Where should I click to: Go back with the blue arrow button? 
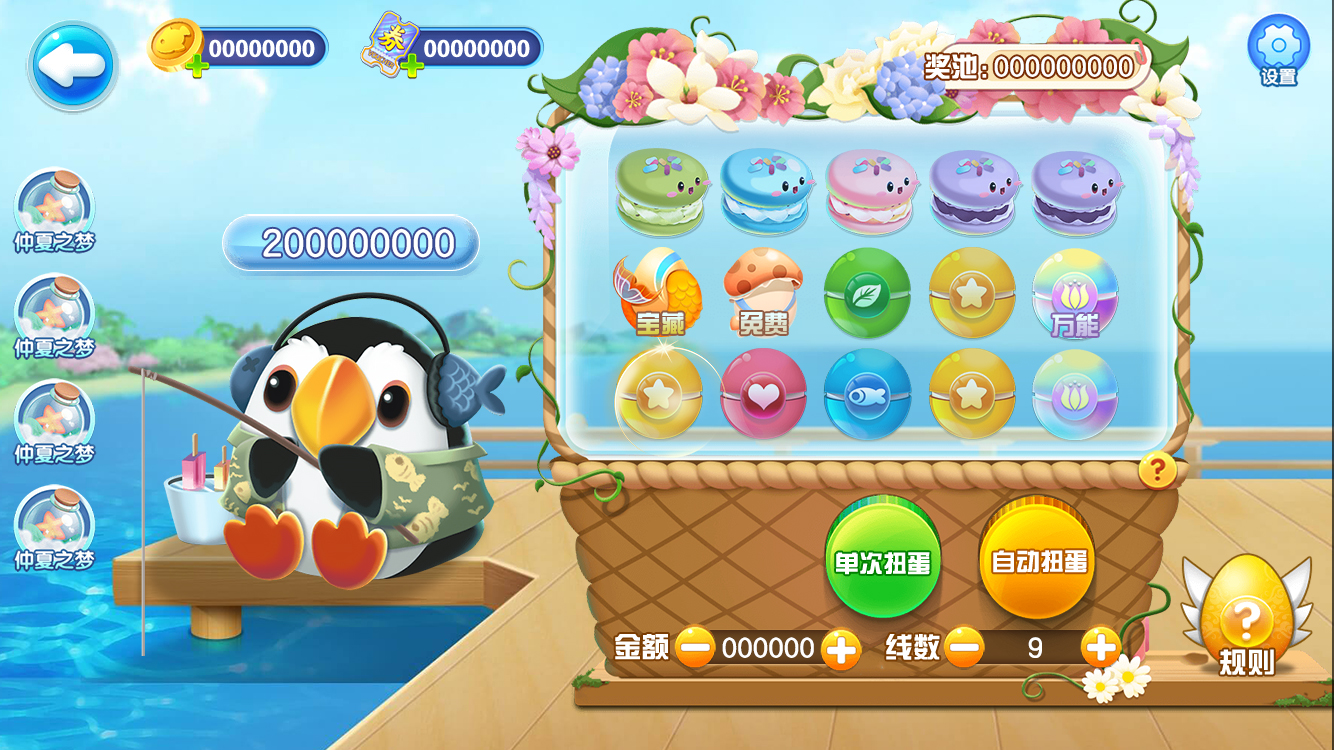click(71, 65)
